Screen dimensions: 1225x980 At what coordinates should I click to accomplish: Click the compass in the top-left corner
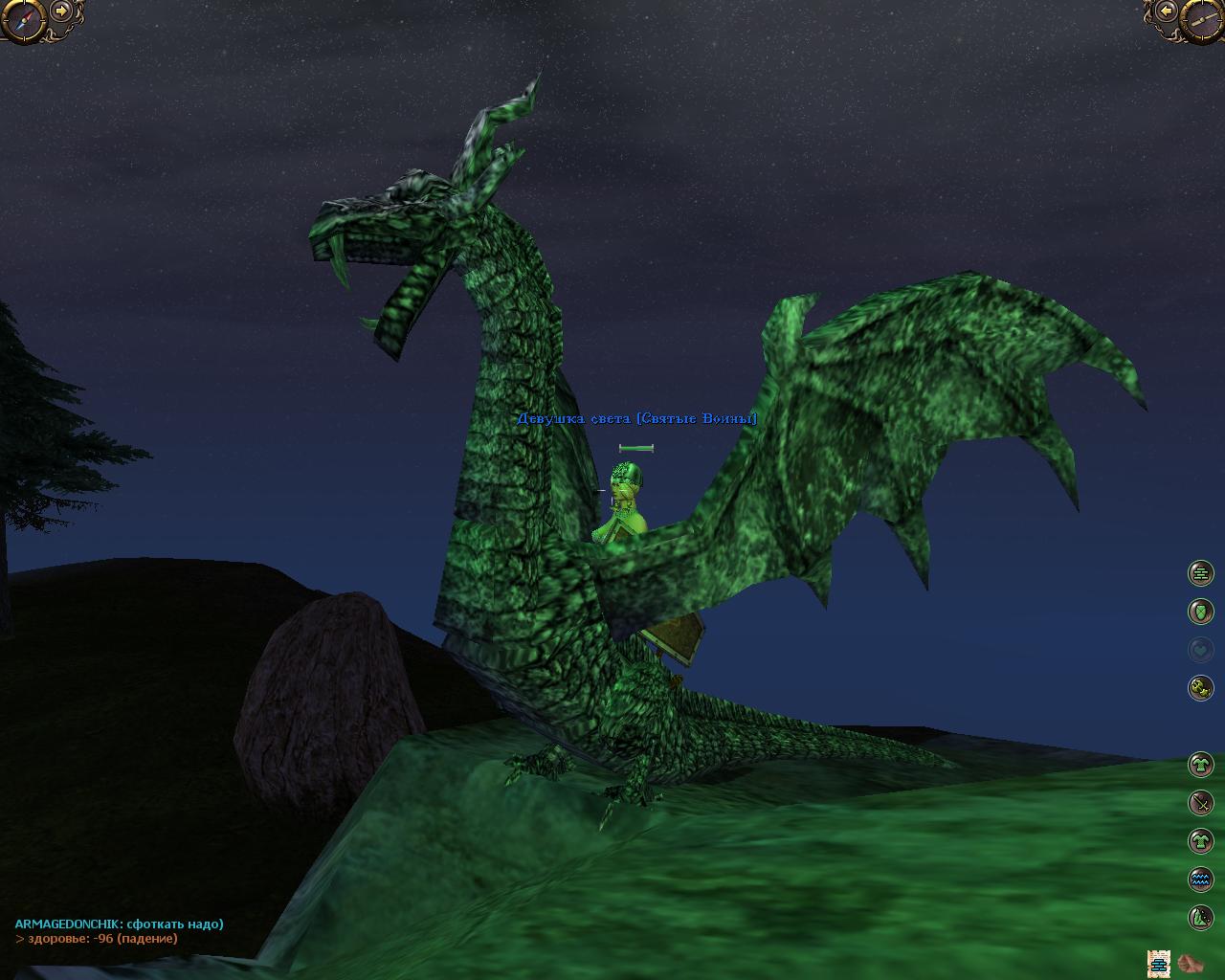pos(21,19)
